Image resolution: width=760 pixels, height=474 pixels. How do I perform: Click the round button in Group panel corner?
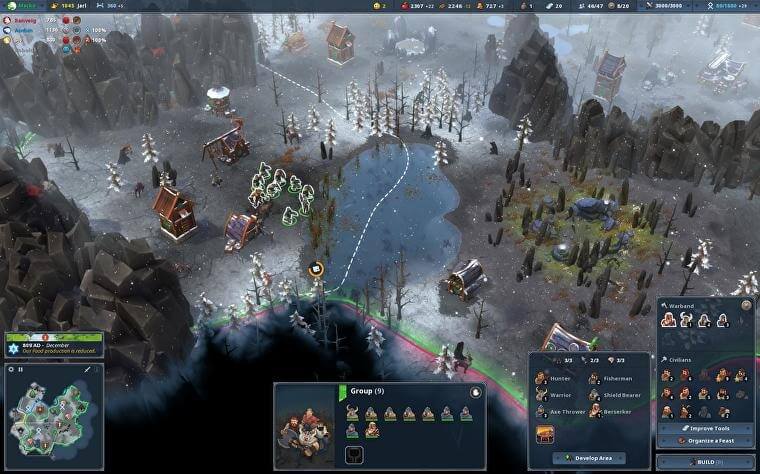[x=475, y=393]
